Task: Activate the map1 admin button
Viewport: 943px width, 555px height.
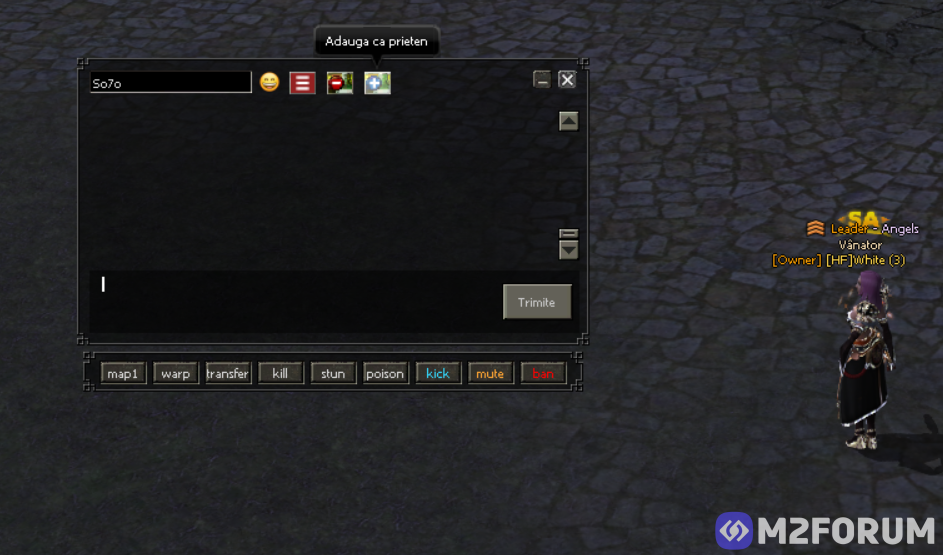Action: click(x=123, y=374)
